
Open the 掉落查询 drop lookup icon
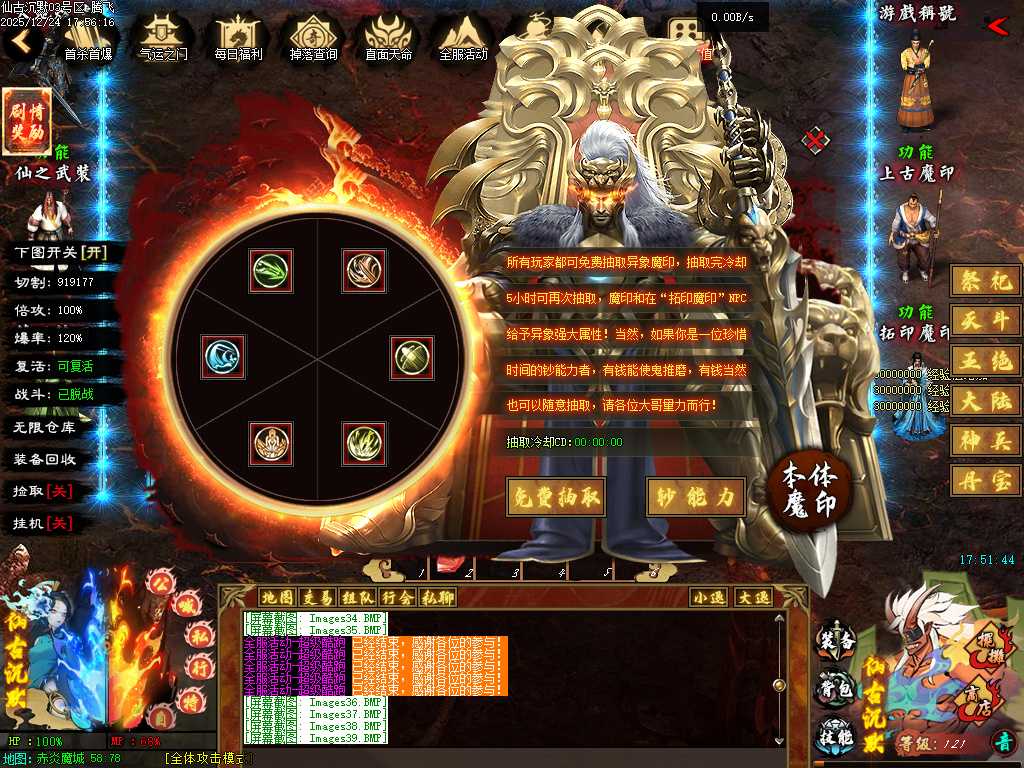click(313, 38)
